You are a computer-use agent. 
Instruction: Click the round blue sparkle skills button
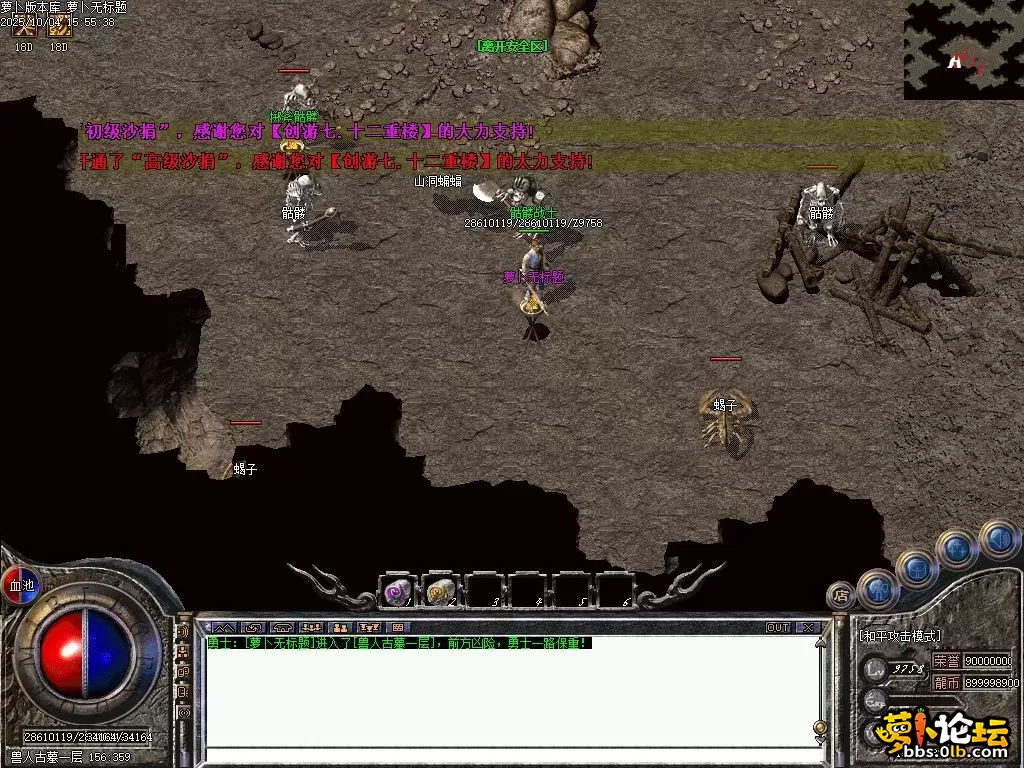coord(957,549)
